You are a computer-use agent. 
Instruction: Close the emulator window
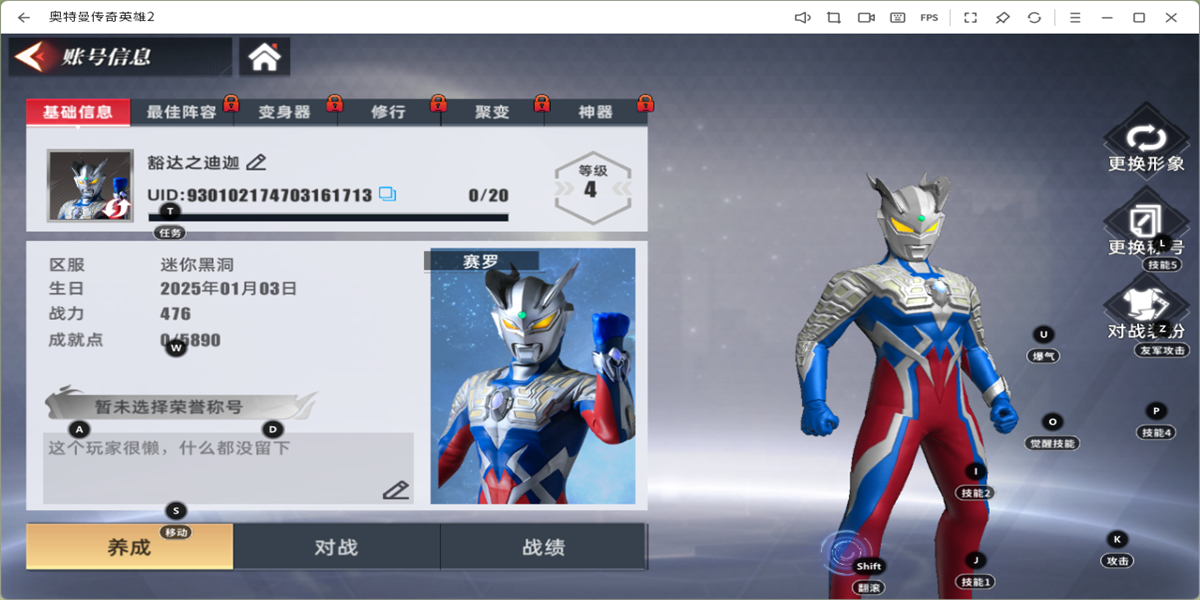point(1171,17)
